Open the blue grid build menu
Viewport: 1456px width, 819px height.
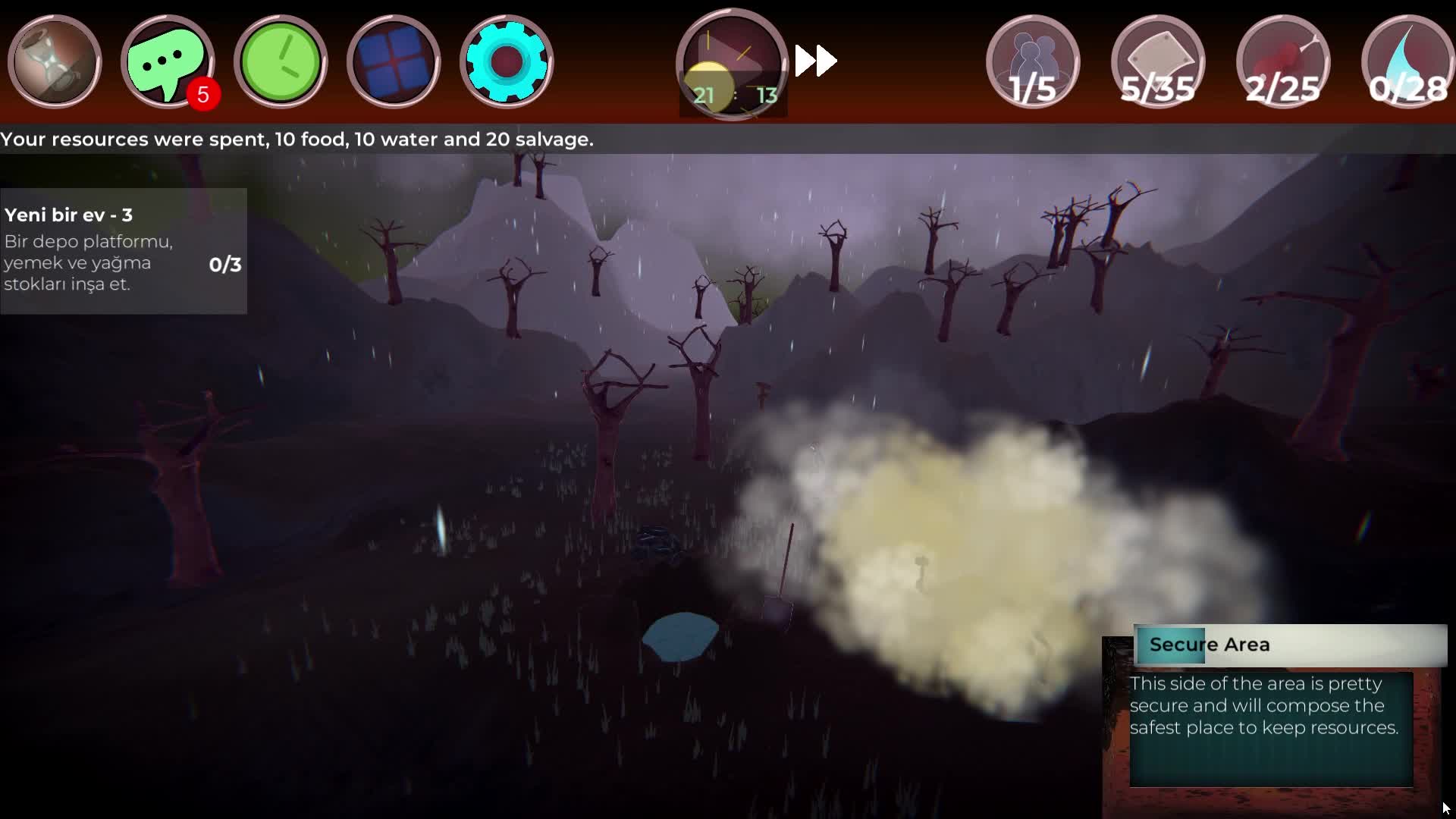coord(393,62)
